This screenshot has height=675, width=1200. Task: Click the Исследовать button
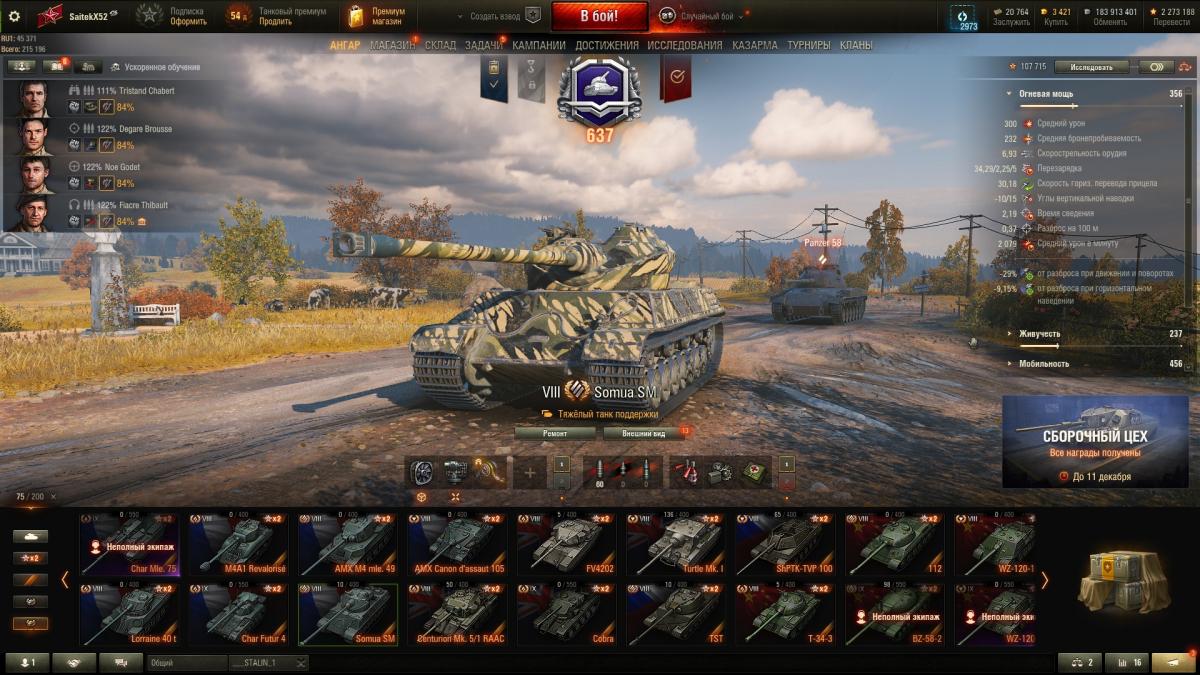(x=1091, y=67)
